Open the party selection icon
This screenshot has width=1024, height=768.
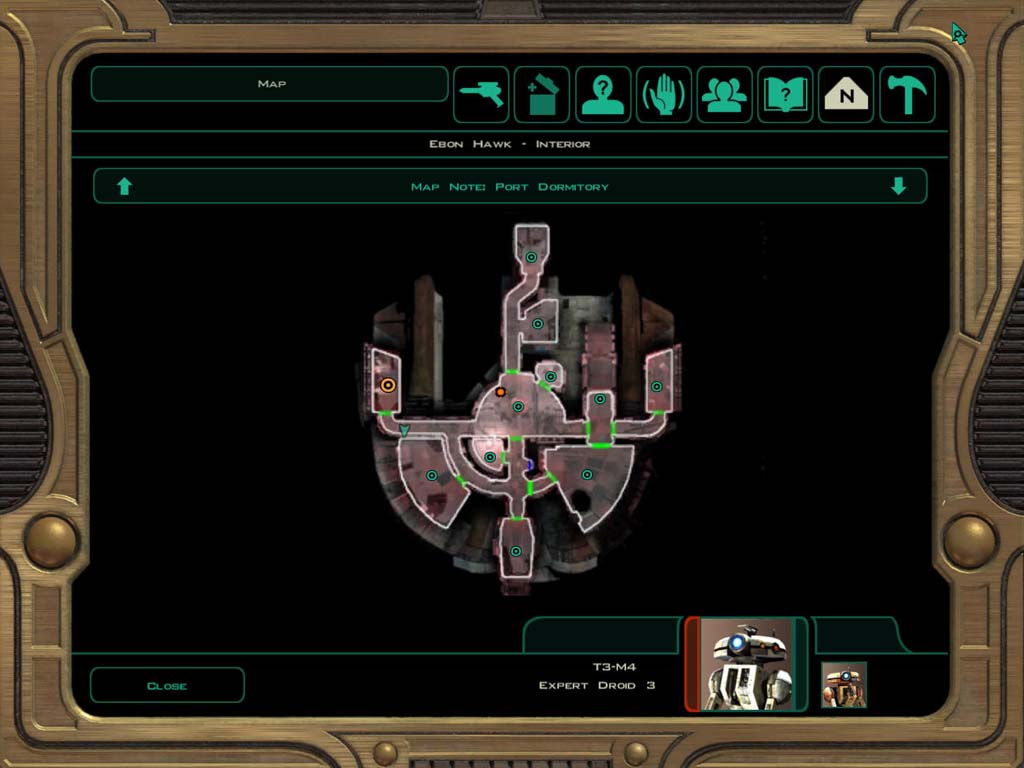[725, 95]
